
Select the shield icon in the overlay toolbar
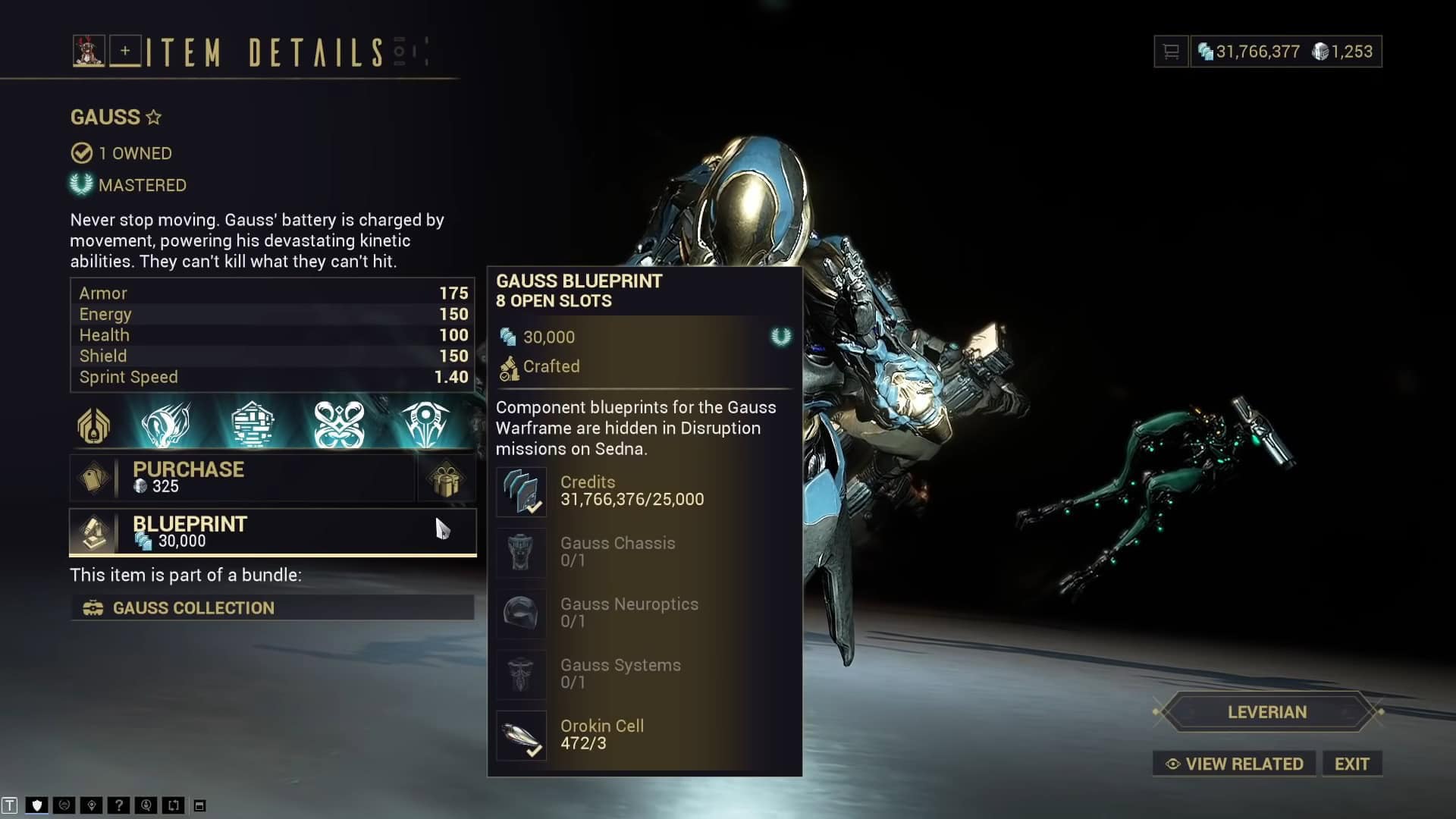[36, 805]
